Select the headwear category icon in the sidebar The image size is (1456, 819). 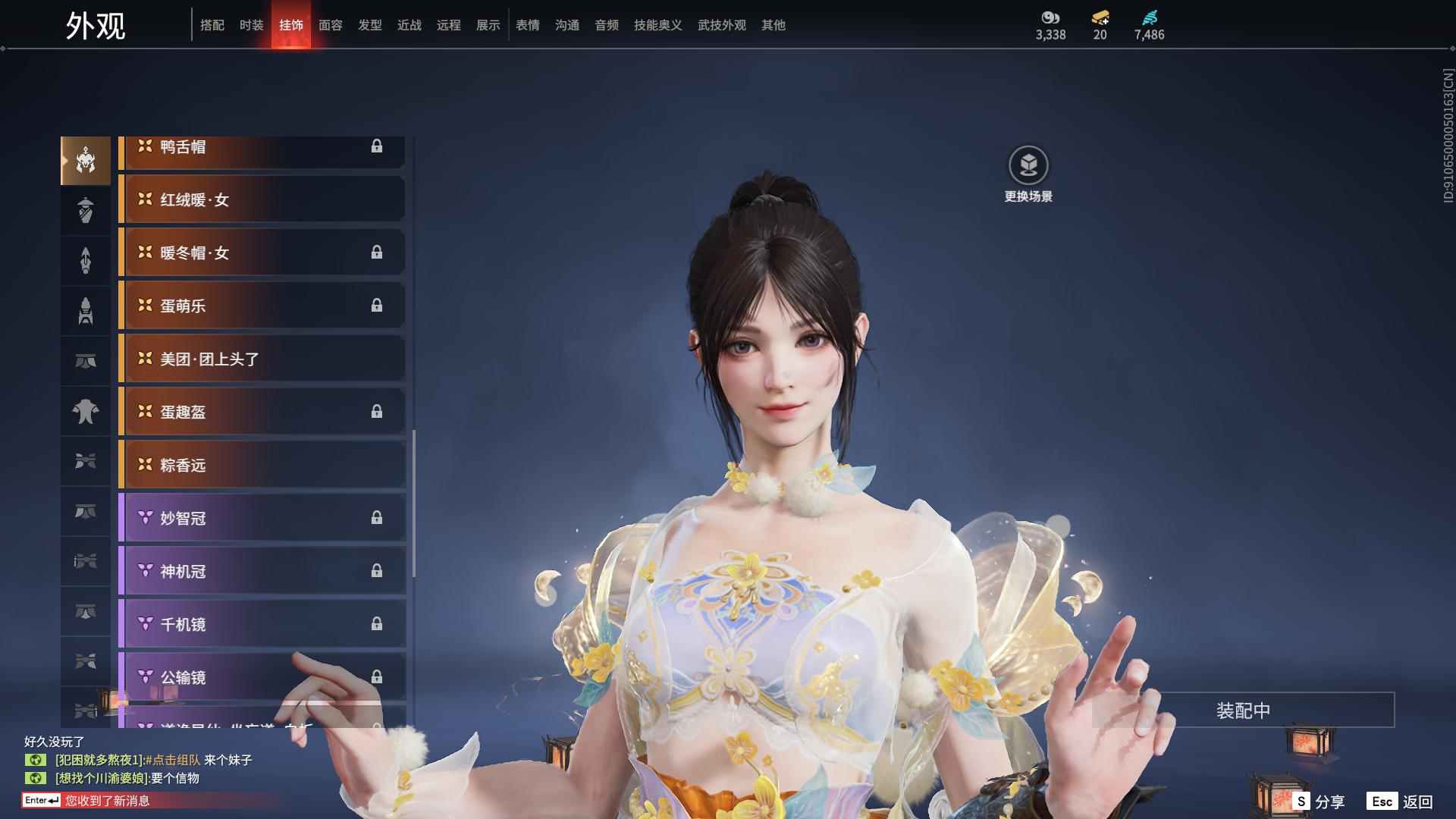coord(86,160)
